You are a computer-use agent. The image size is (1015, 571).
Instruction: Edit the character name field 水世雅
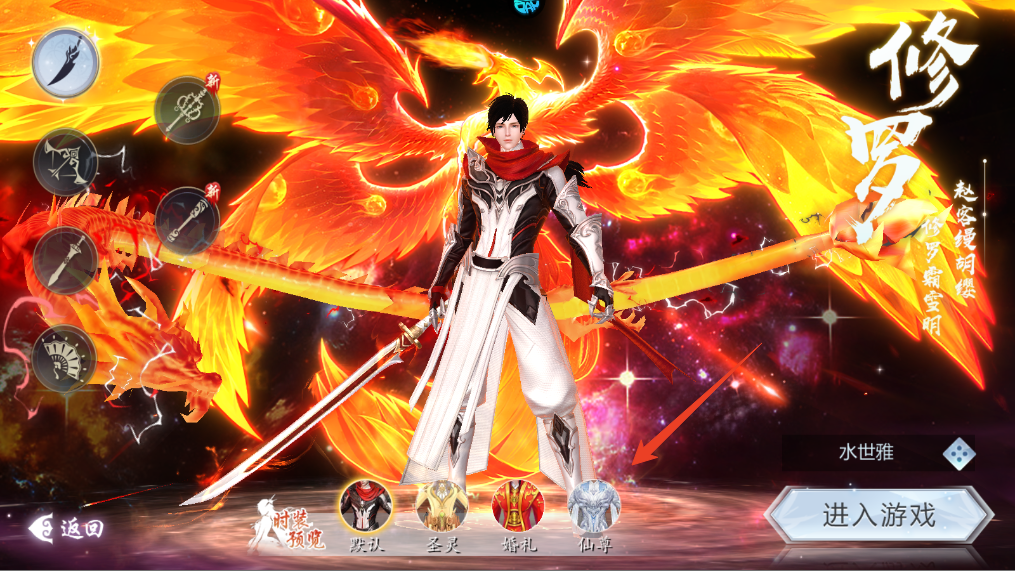[x=865, y=453]
